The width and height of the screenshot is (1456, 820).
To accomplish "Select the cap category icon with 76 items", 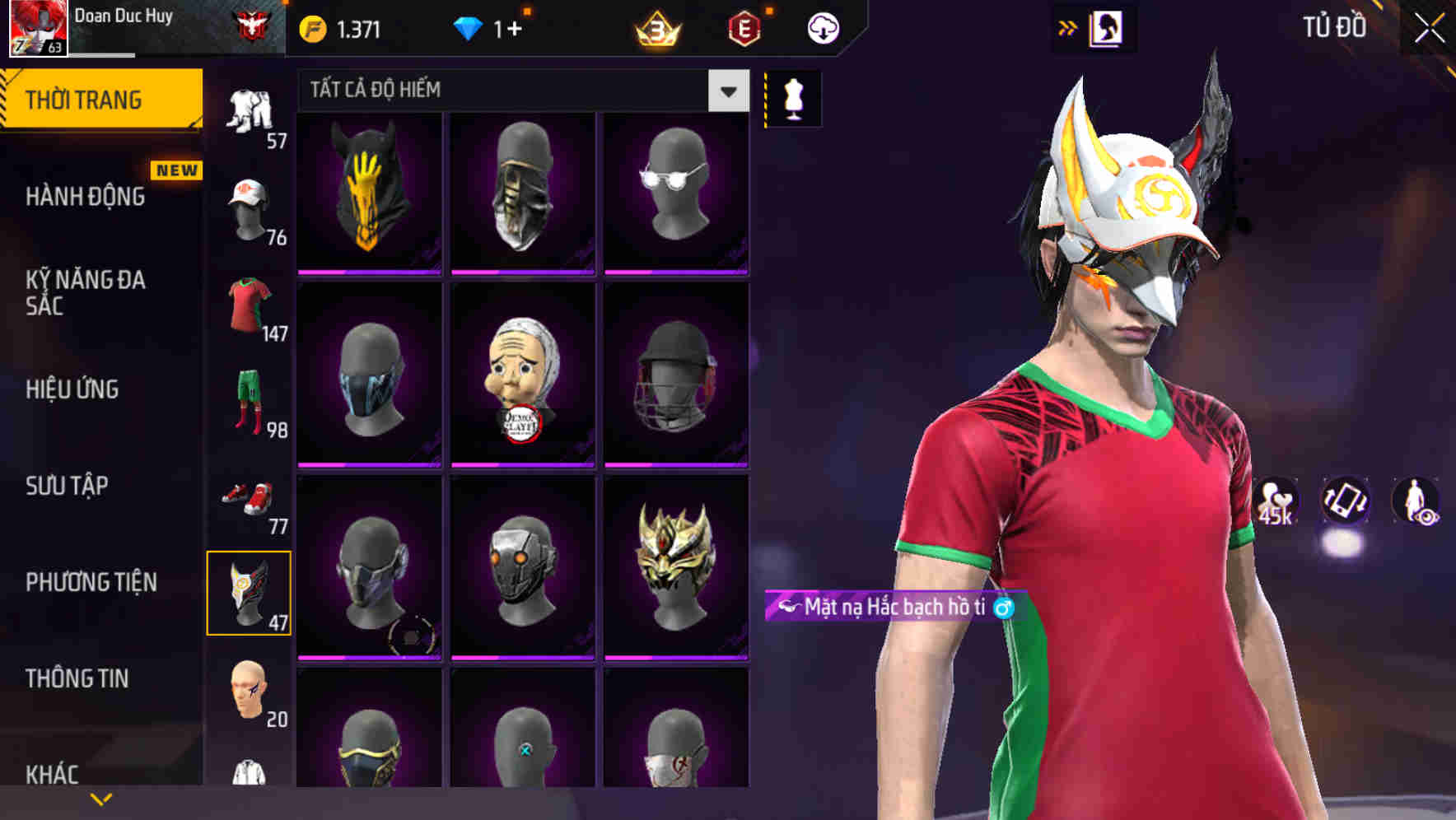I will 251,206.
